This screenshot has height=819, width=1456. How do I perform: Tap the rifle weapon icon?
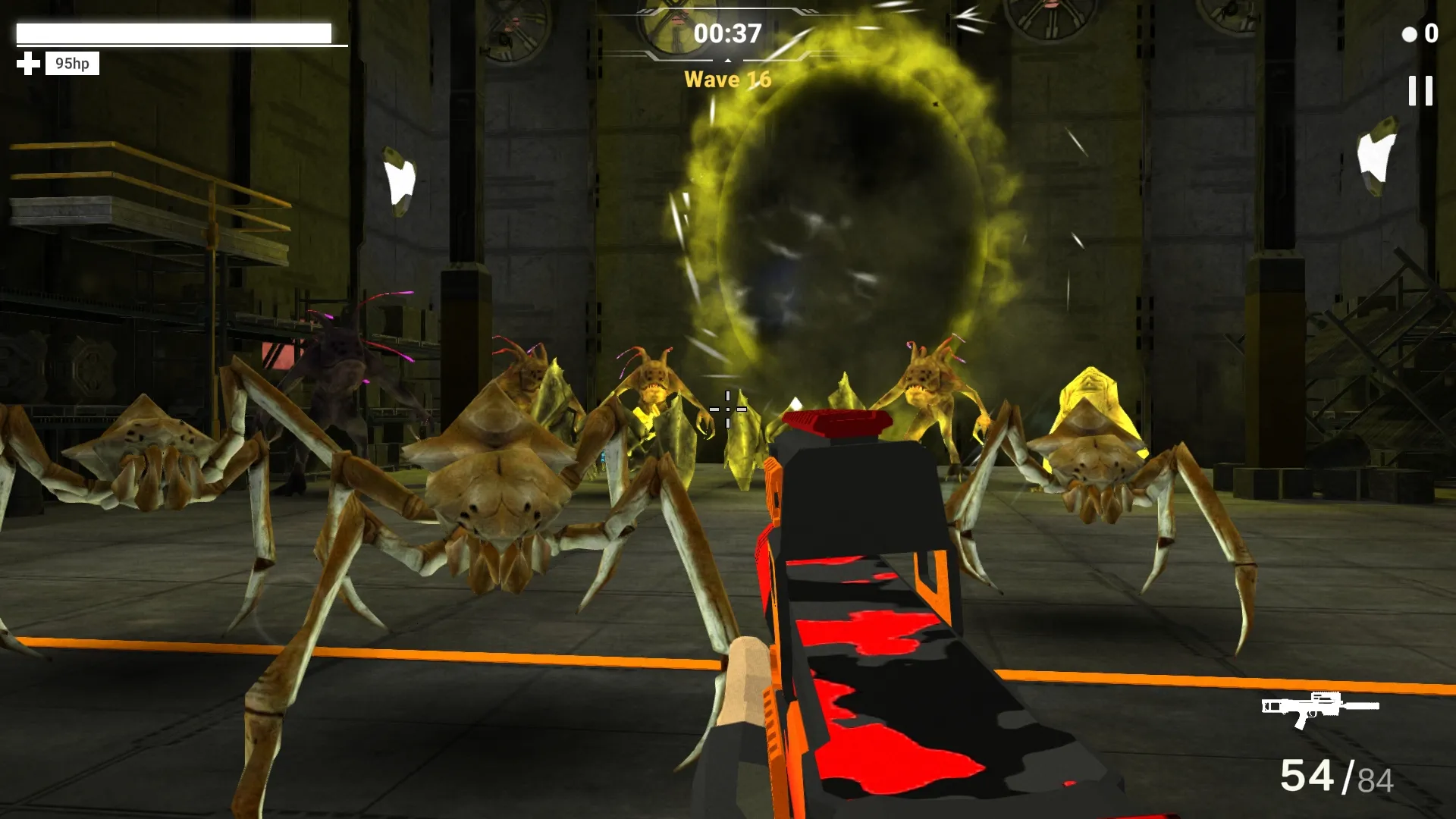(x=1319, y=708)
